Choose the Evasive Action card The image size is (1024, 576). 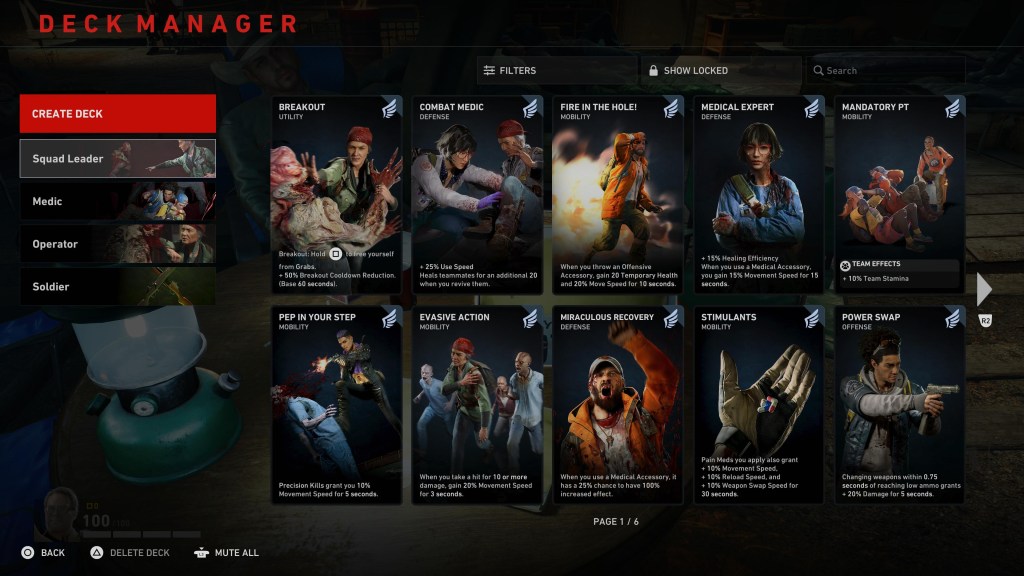tap(477, 405)
